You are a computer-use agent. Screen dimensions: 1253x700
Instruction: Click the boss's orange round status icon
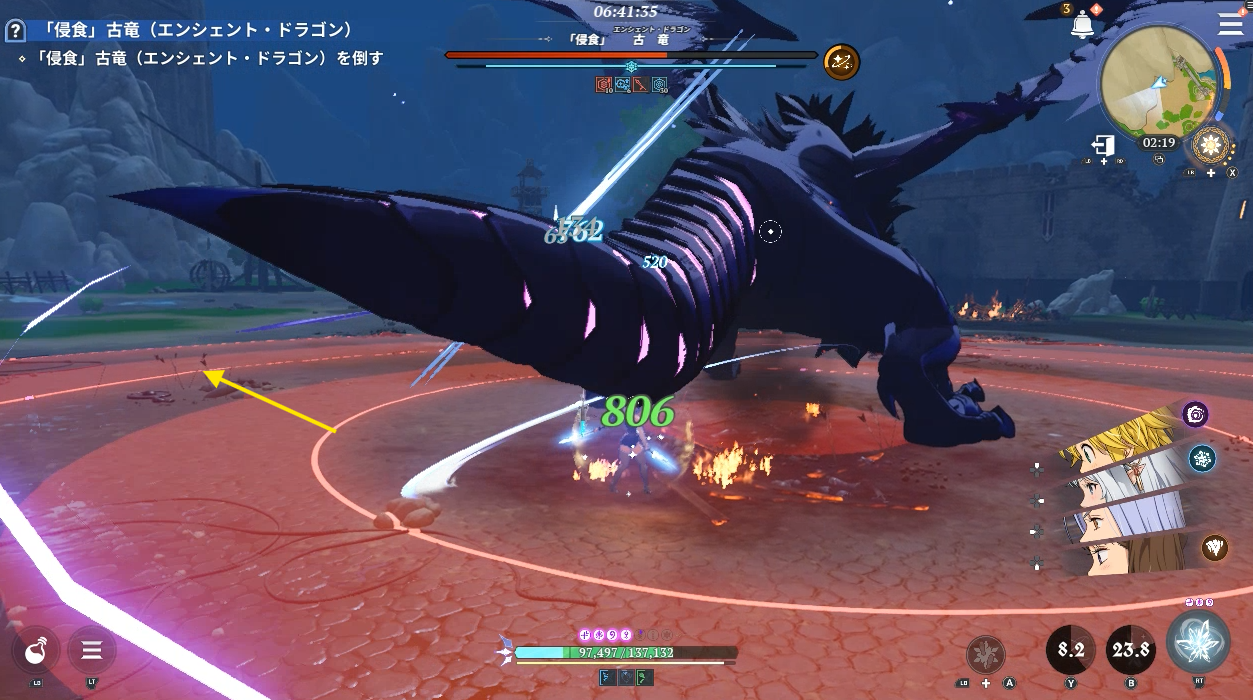[x=840, y=62]
